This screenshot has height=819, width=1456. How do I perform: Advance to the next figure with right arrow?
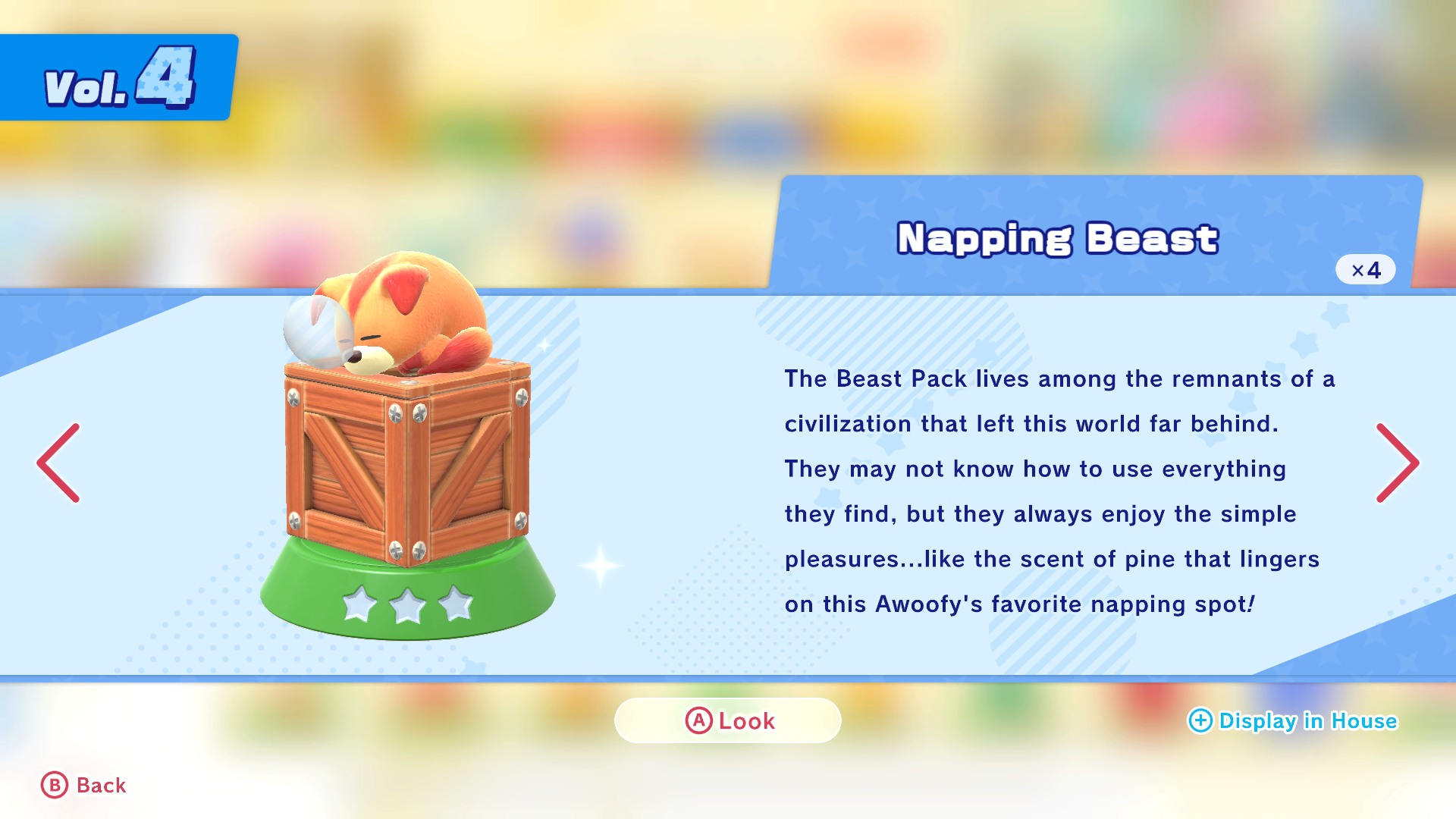pos(1397,463)
